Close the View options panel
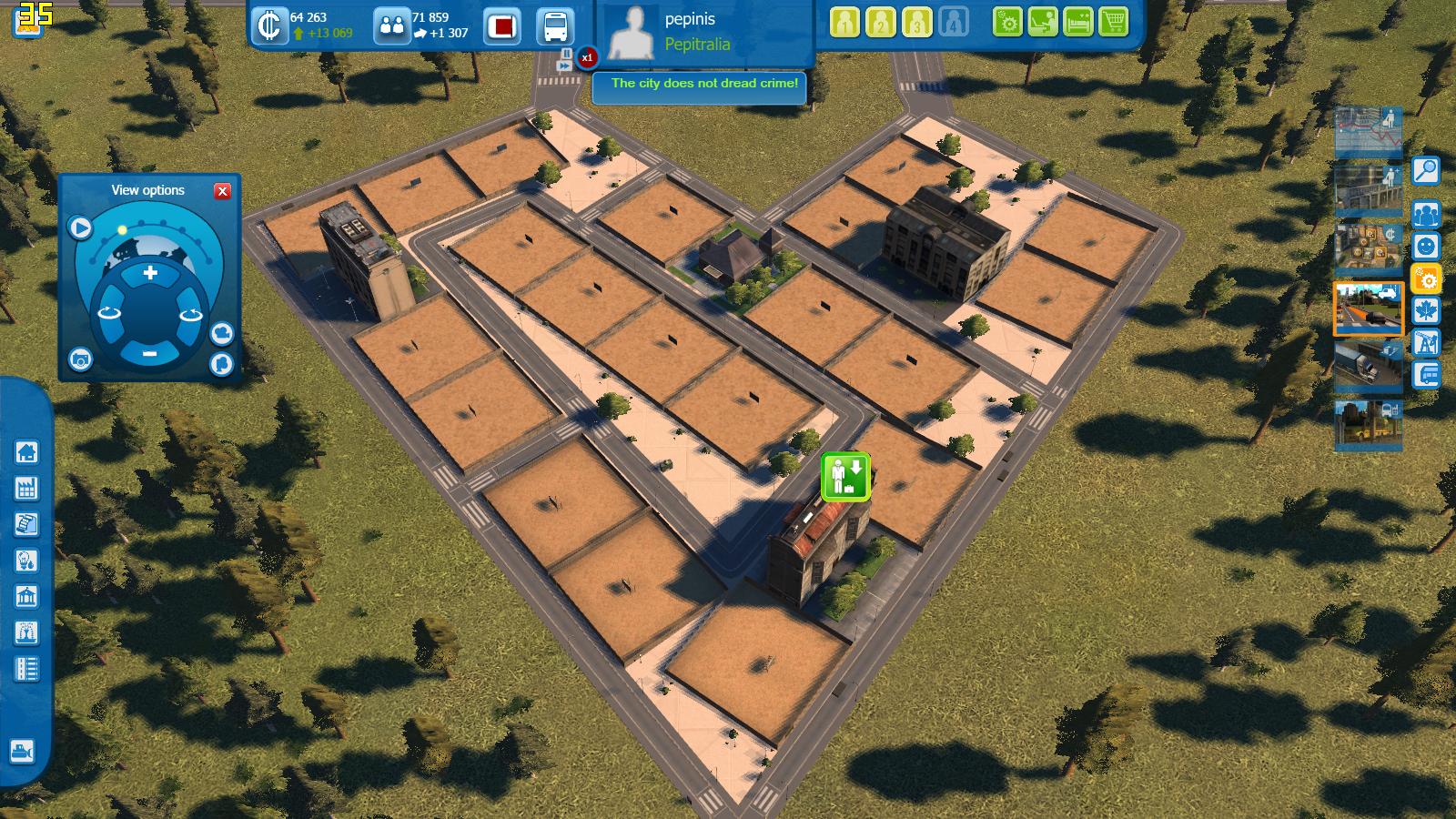The width and height of the screenshot is (1456, 819). (x=222, y=191)
